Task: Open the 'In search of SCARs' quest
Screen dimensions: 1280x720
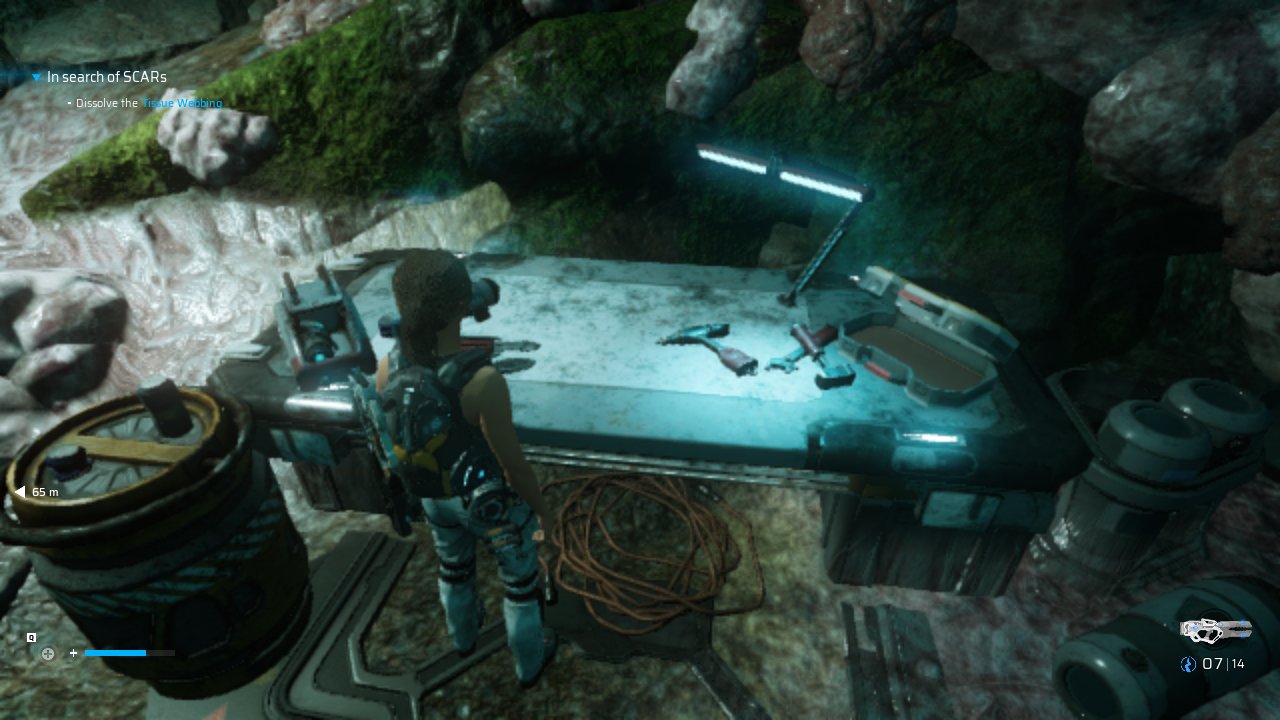Action: point(106,77)
